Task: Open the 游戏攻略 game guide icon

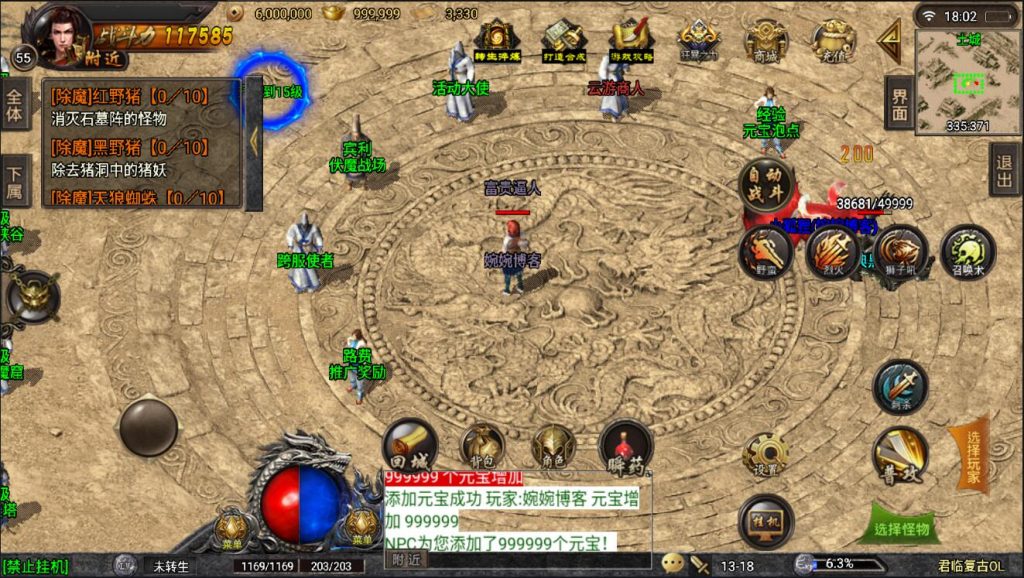Action: (631, 42)
